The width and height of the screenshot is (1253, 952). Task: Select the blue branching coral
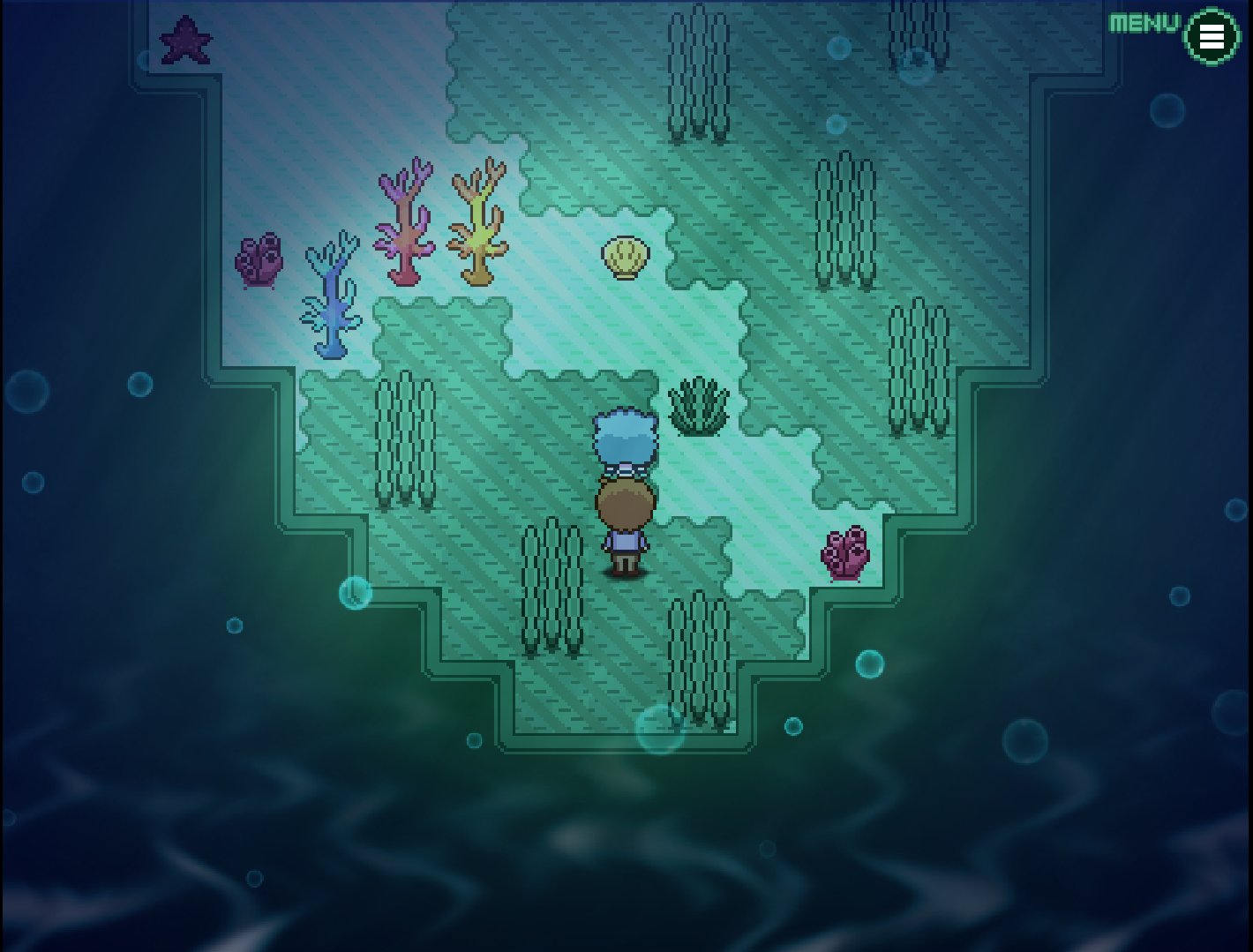[333, 300]
